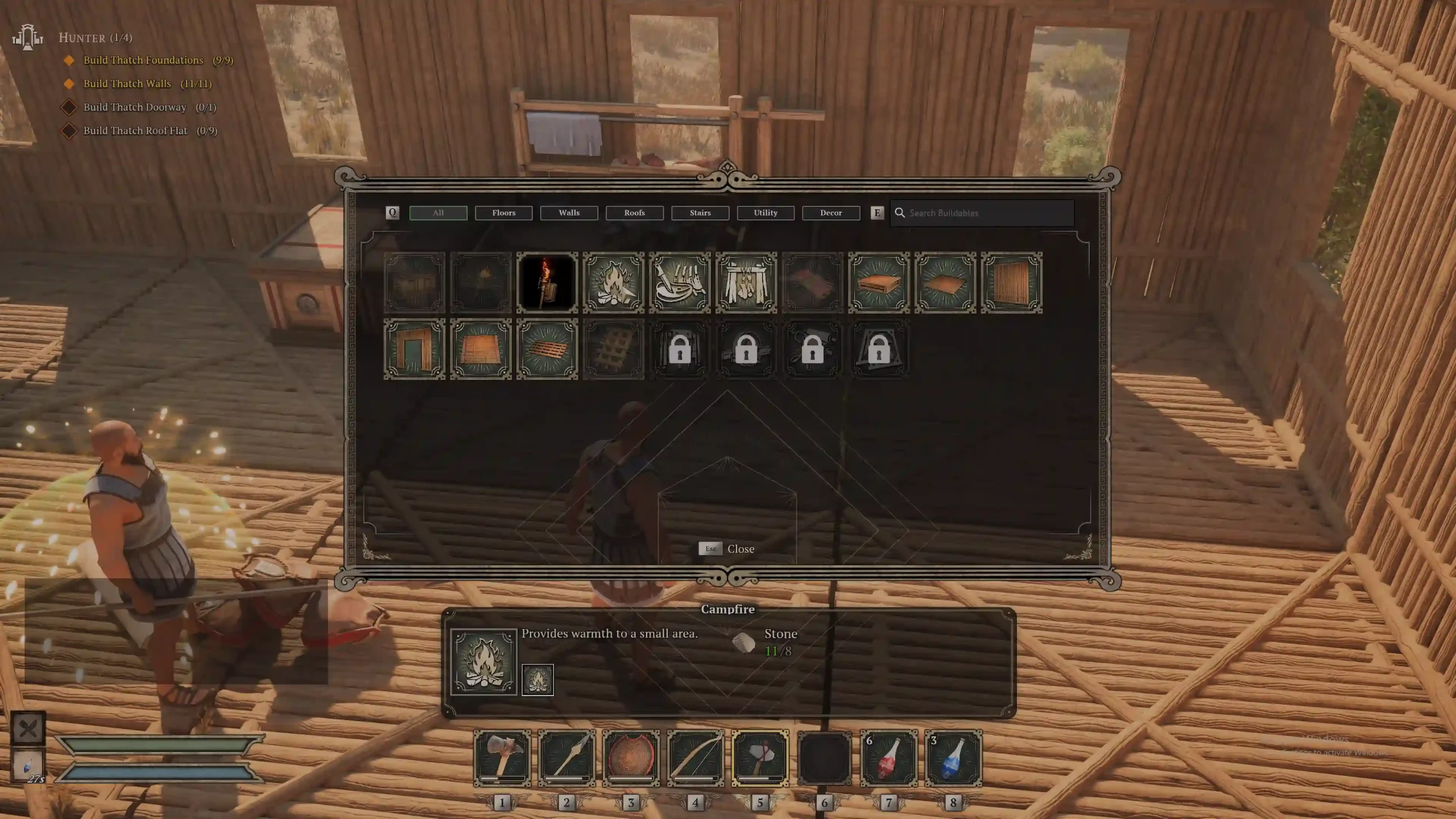Choose the Campfire buildable in the grid
1456x819 pixels.
(x=613, y=283)
